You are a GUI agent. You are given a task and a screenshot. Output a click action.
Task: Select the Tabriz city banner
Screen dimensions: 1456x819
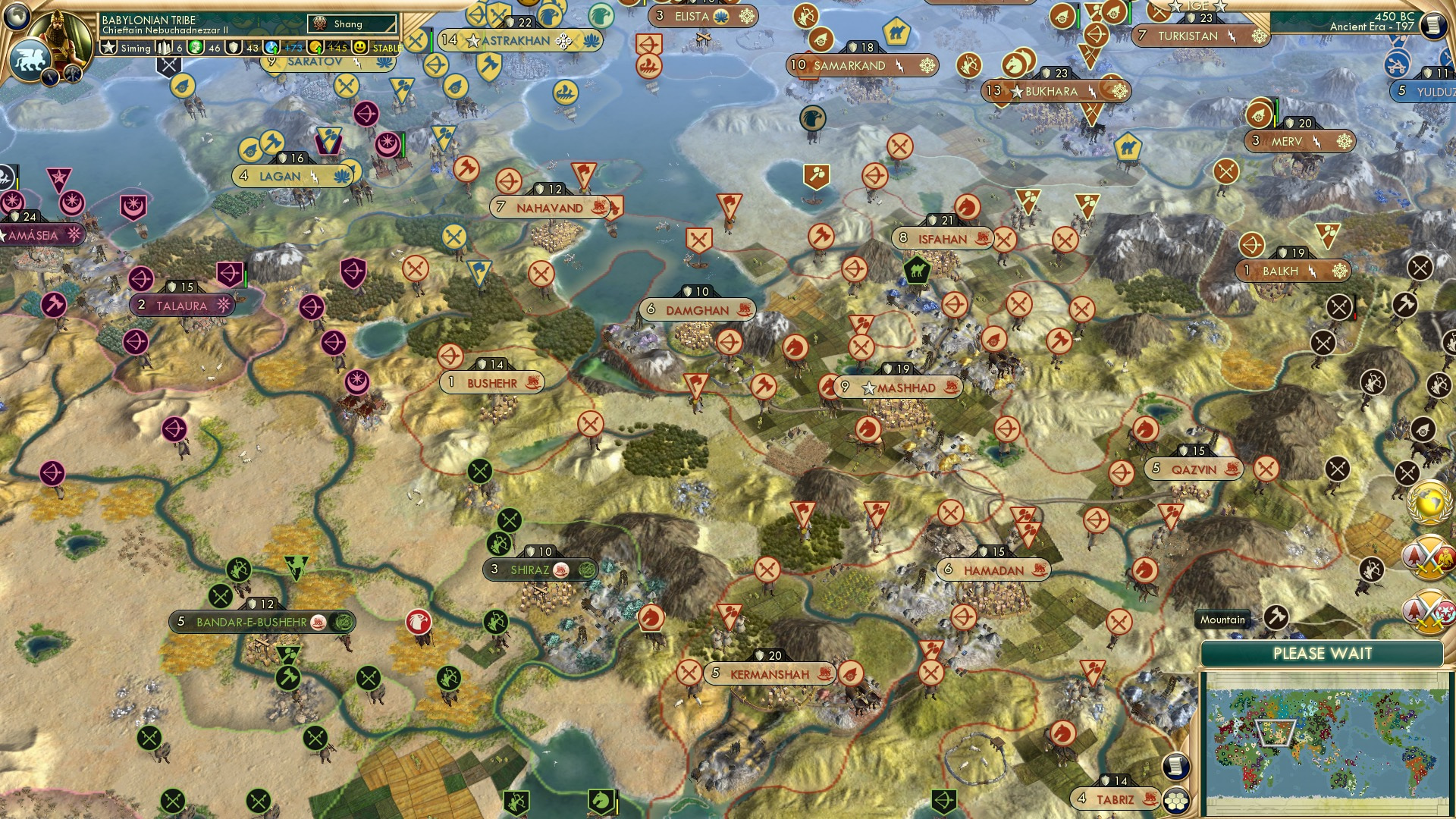click(x=1115, y=798)
